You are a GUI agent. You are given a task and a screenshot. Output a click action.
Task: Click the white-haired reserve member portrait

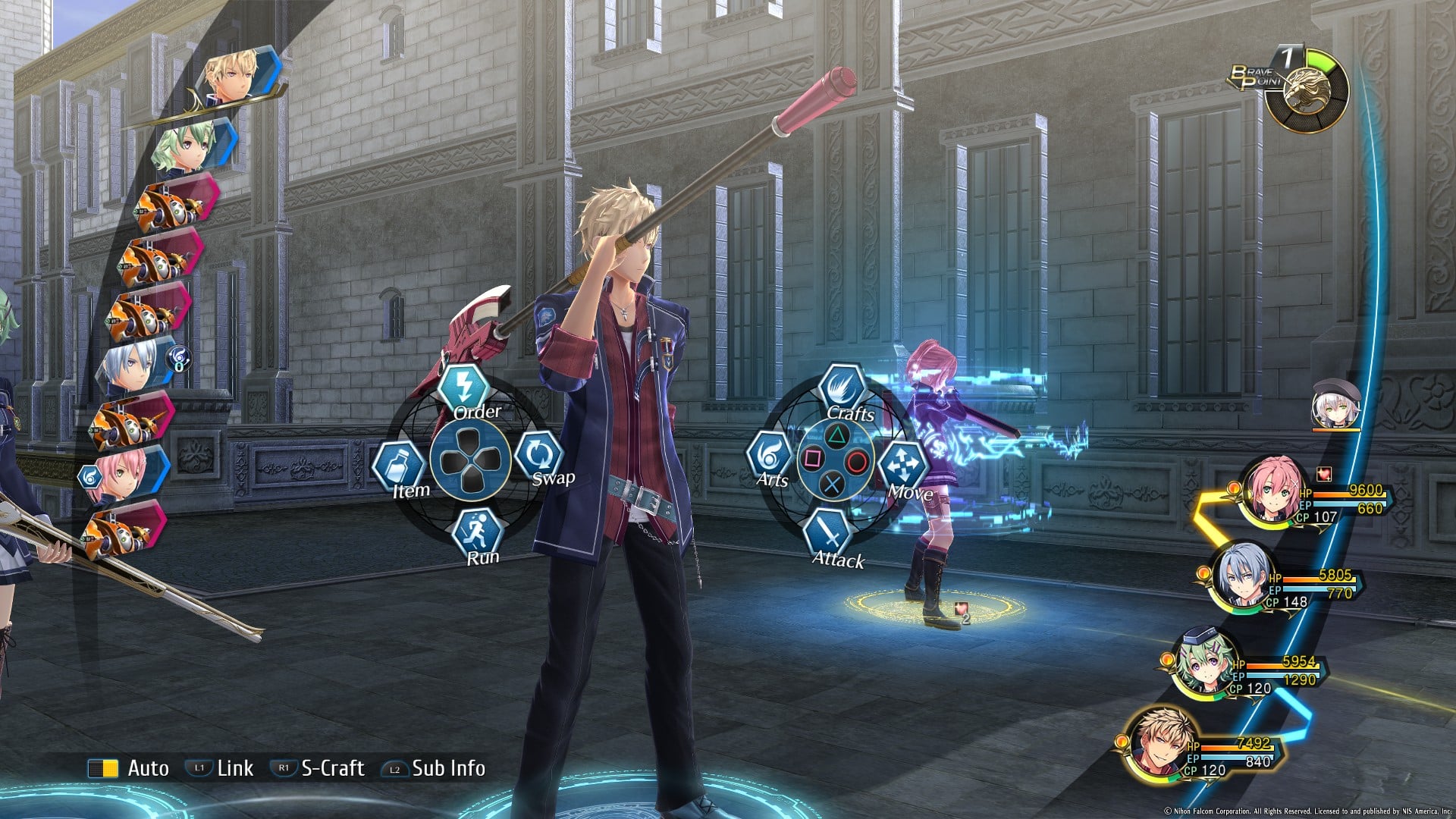click(1335, 406)
